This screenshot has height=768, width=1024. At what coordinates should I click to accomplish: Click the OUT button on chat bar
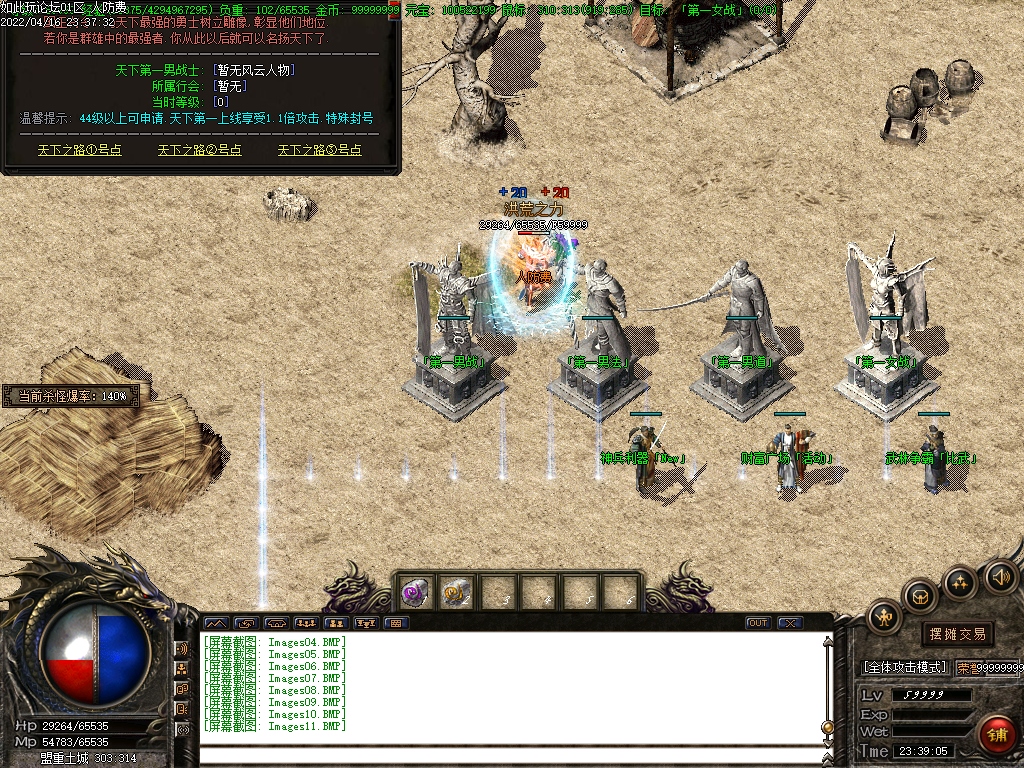tap(758, 623)
